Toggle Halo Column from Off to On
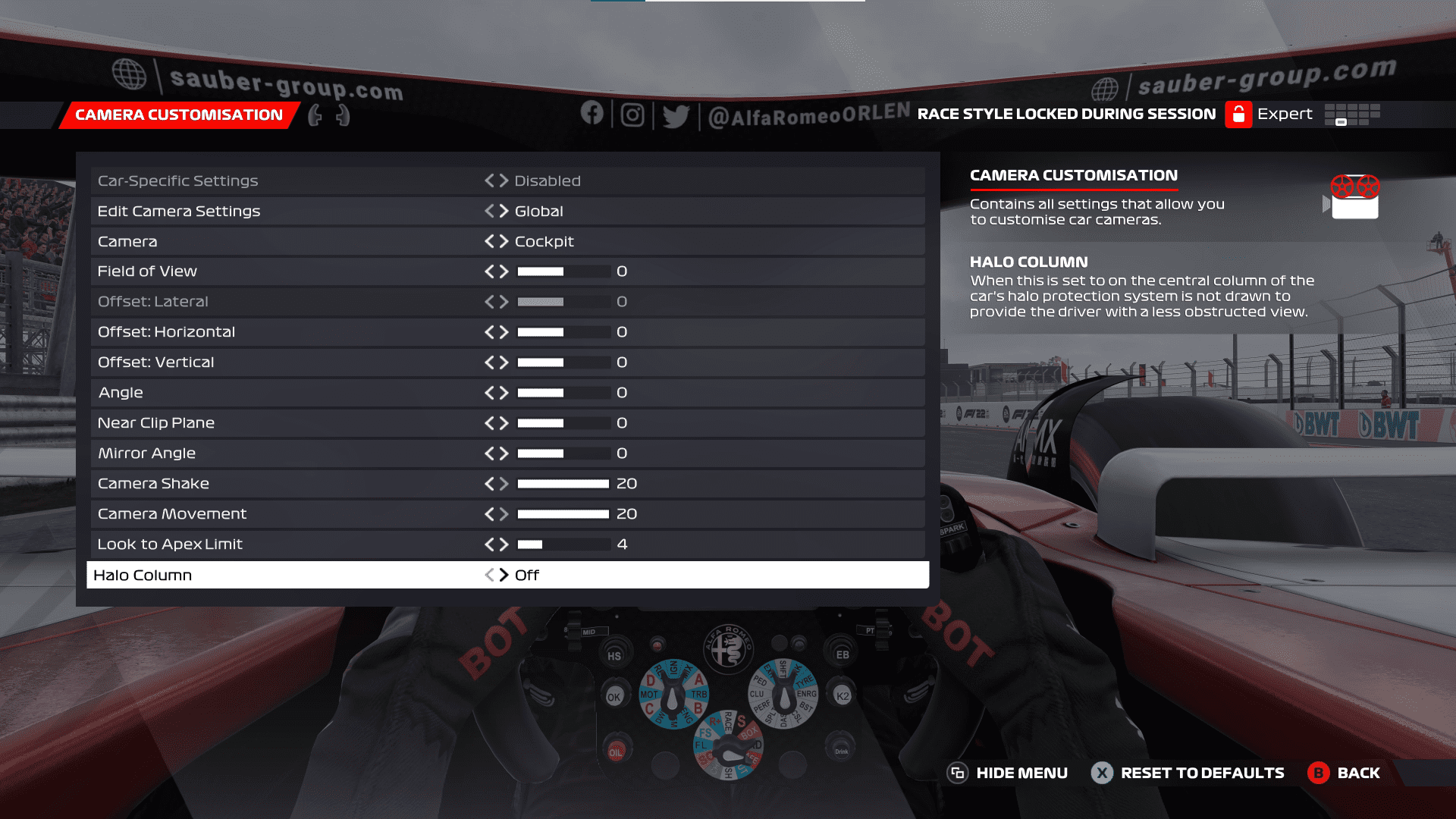 pos(503,575)
